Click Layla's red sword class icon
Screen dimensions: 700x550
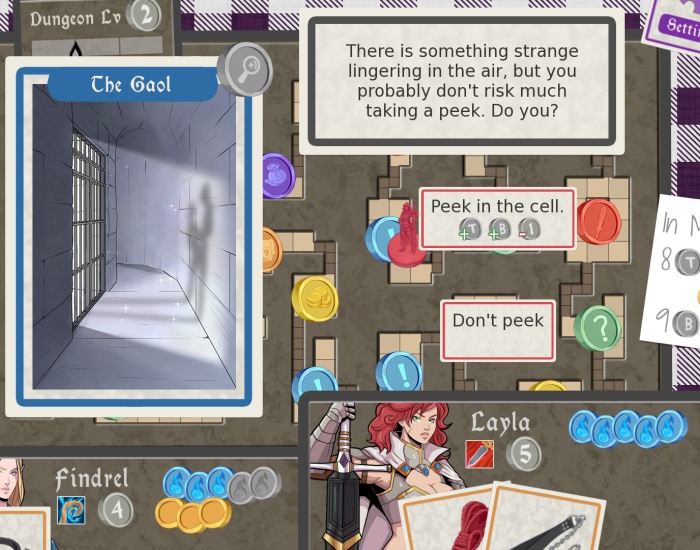tap(480, 454)
